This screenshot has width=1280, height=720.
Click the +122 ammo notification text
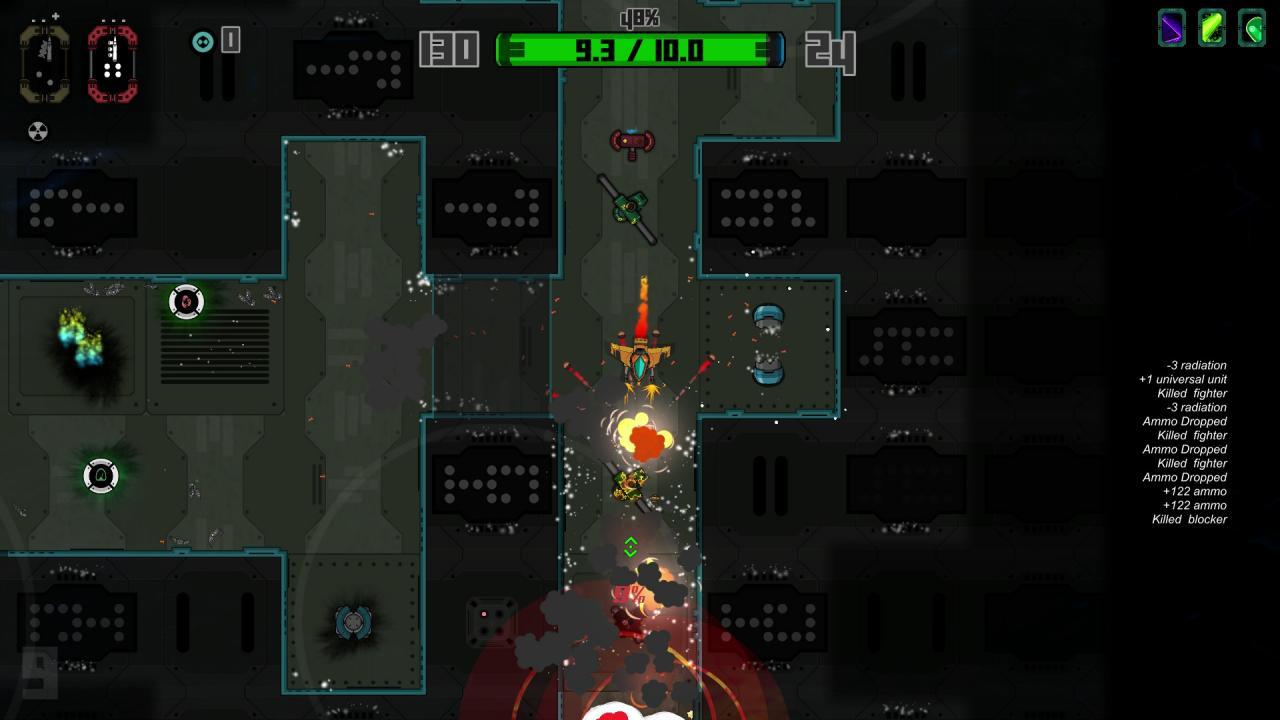pos(1195,491)
